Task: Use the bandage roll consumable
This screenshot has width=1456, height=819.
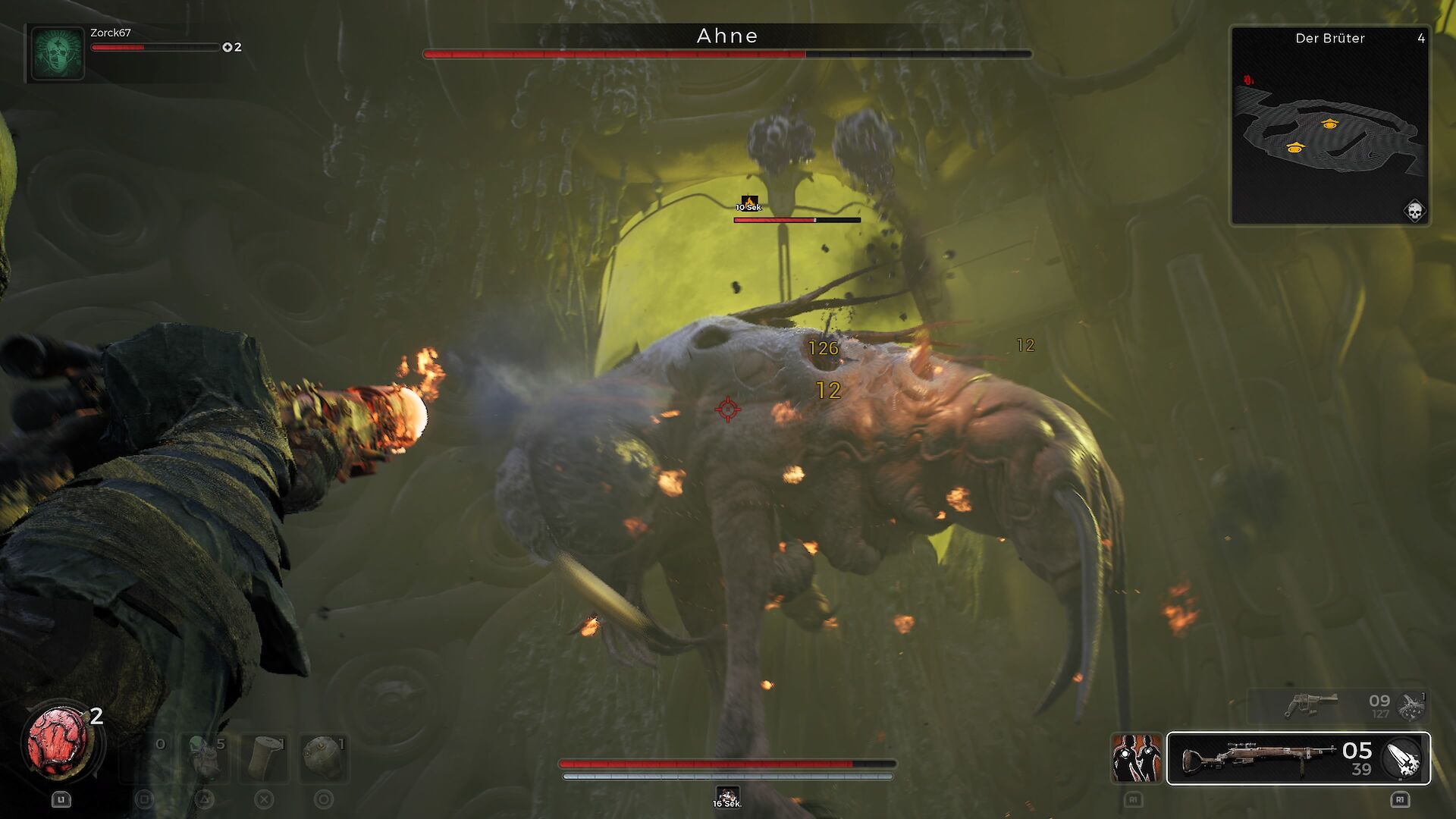Action: coord(265,757)
